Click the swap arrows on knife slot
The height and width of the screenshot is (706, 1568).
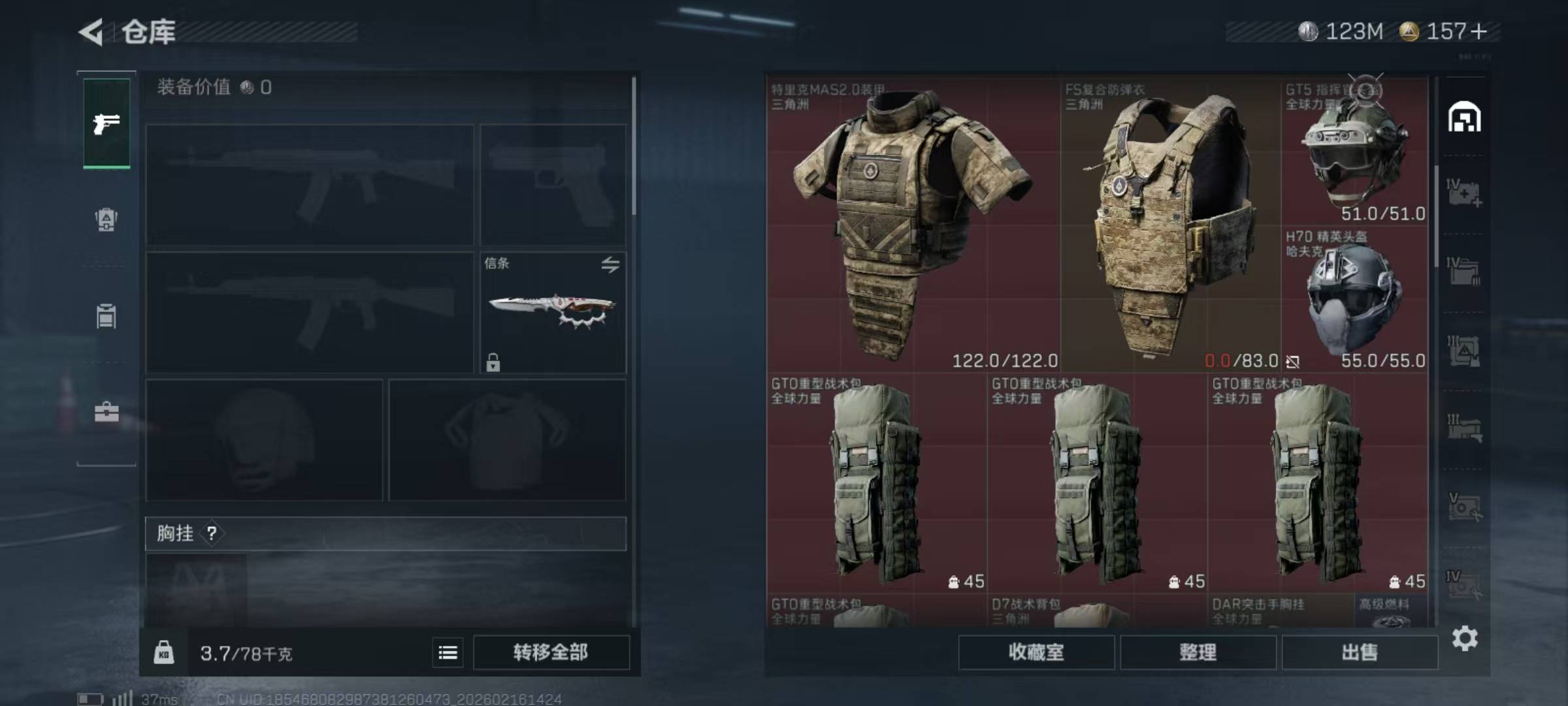610,265
